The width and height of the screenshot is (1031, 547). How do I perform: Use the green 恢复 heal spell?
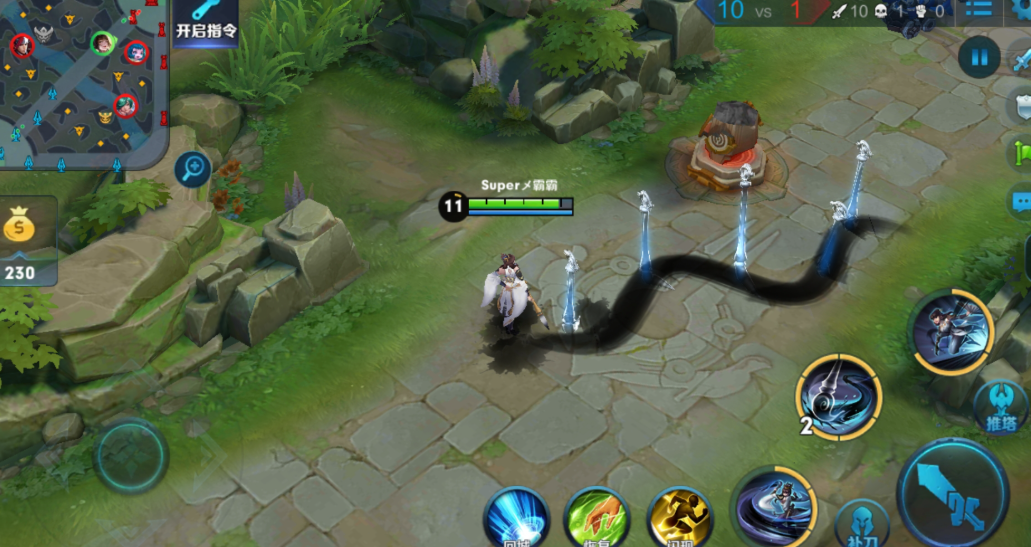[x=596, y=518]
